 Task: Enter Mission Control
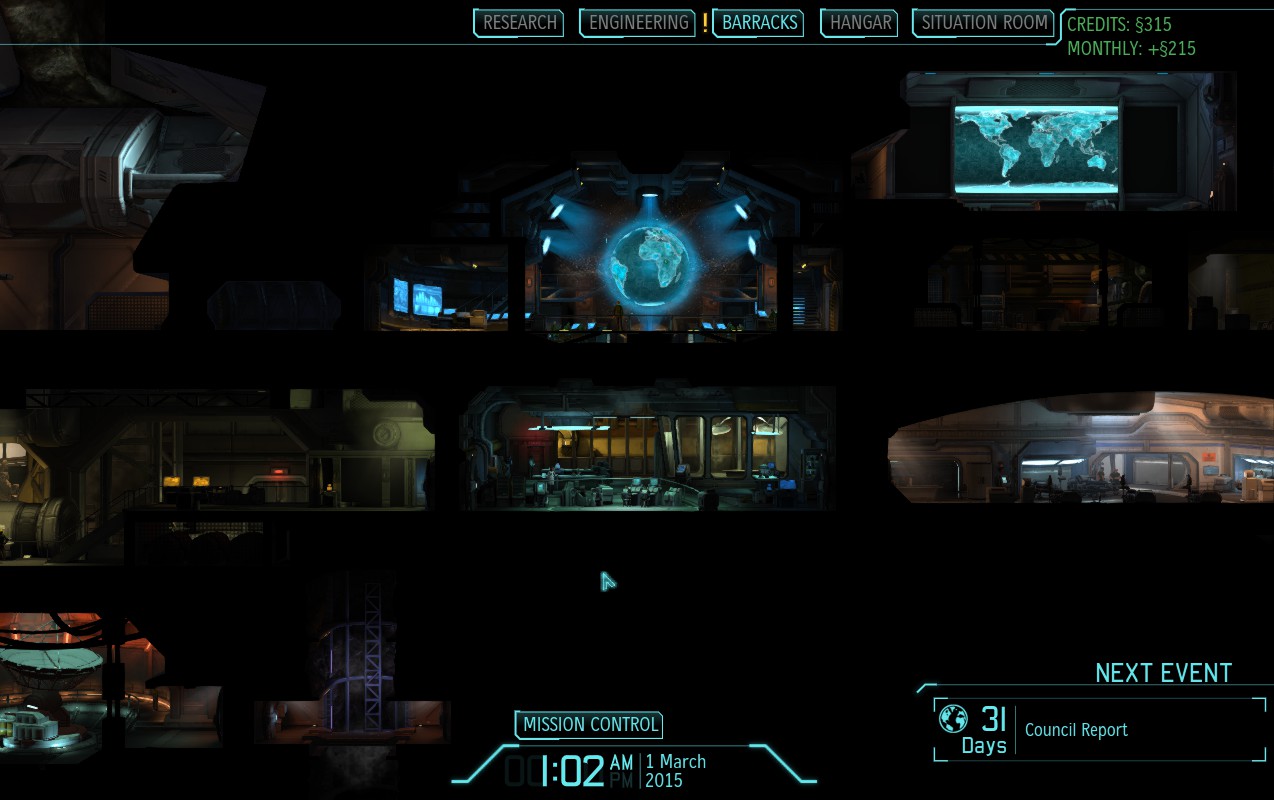pyautogui.click(x=590, y=725)
